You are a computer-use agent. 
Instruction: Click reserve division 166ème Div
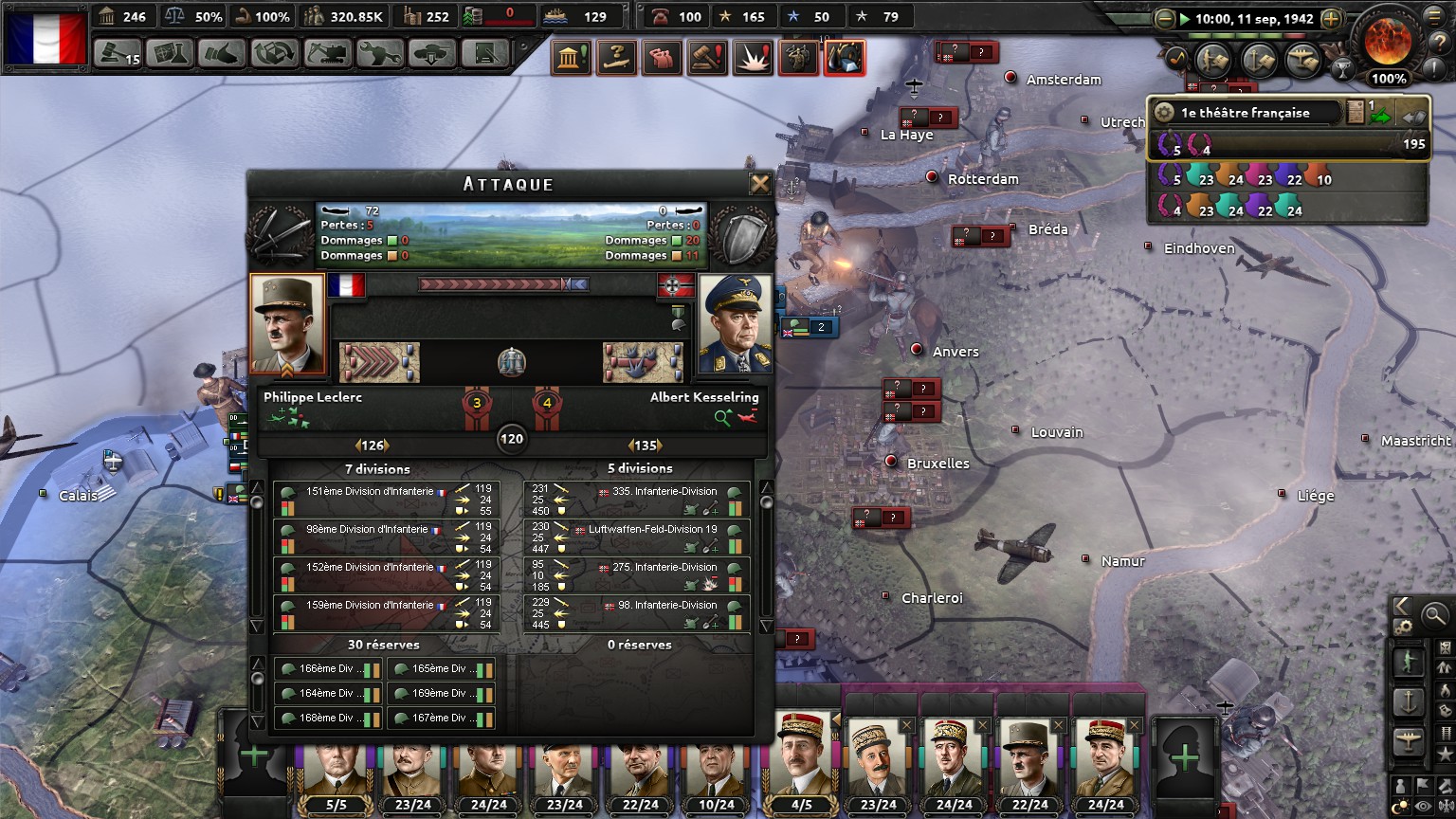tap(328, 669)
